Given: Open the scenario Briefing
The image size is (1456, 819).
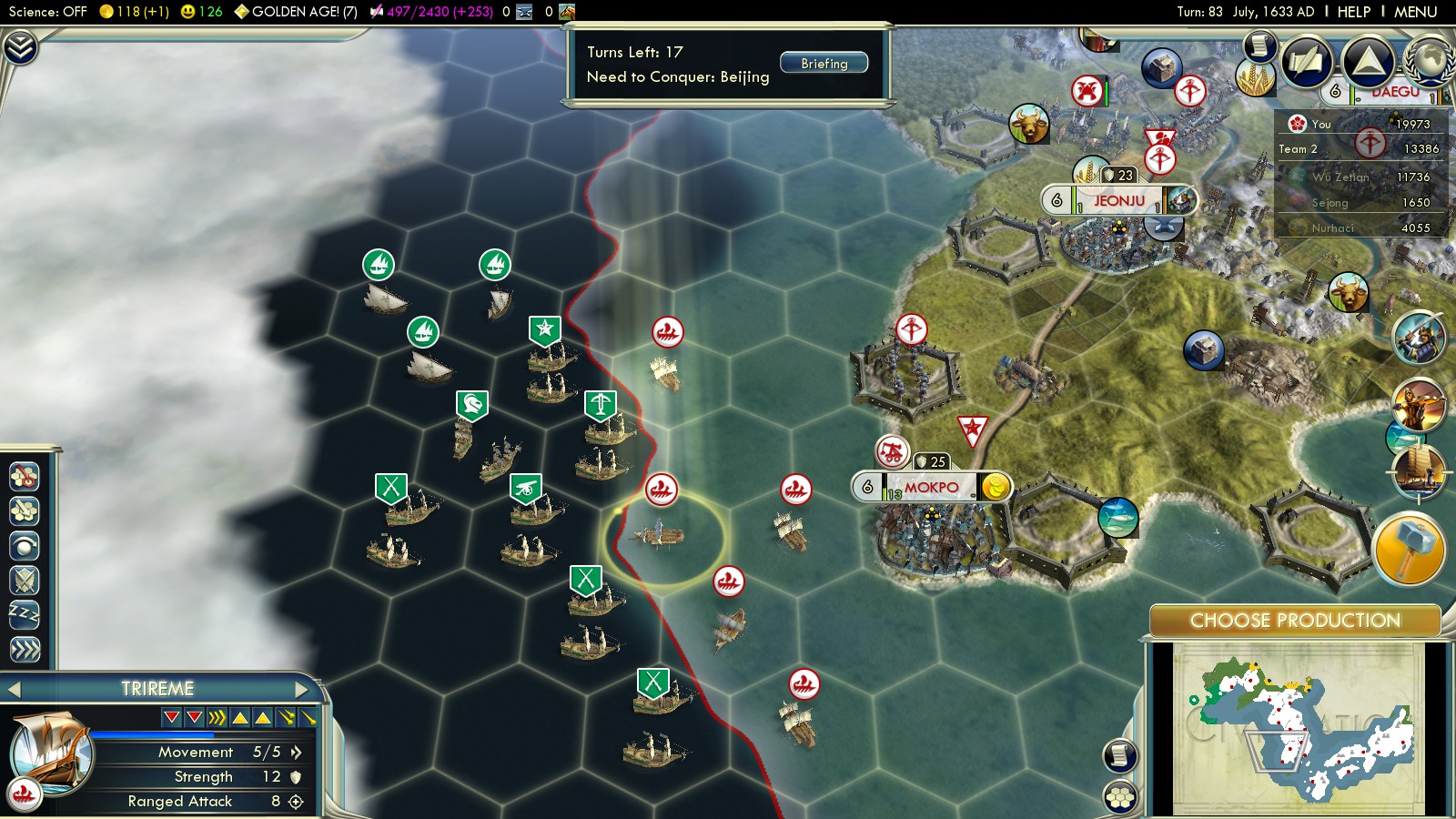Looking at the screenshot, I should tap(824, 64).
